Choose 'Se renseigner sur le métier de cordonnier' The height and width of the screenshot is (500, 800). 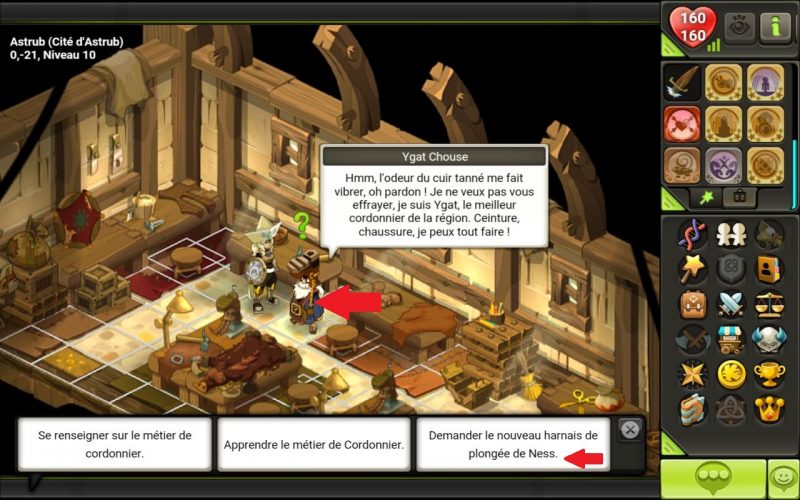coord(114,443)
